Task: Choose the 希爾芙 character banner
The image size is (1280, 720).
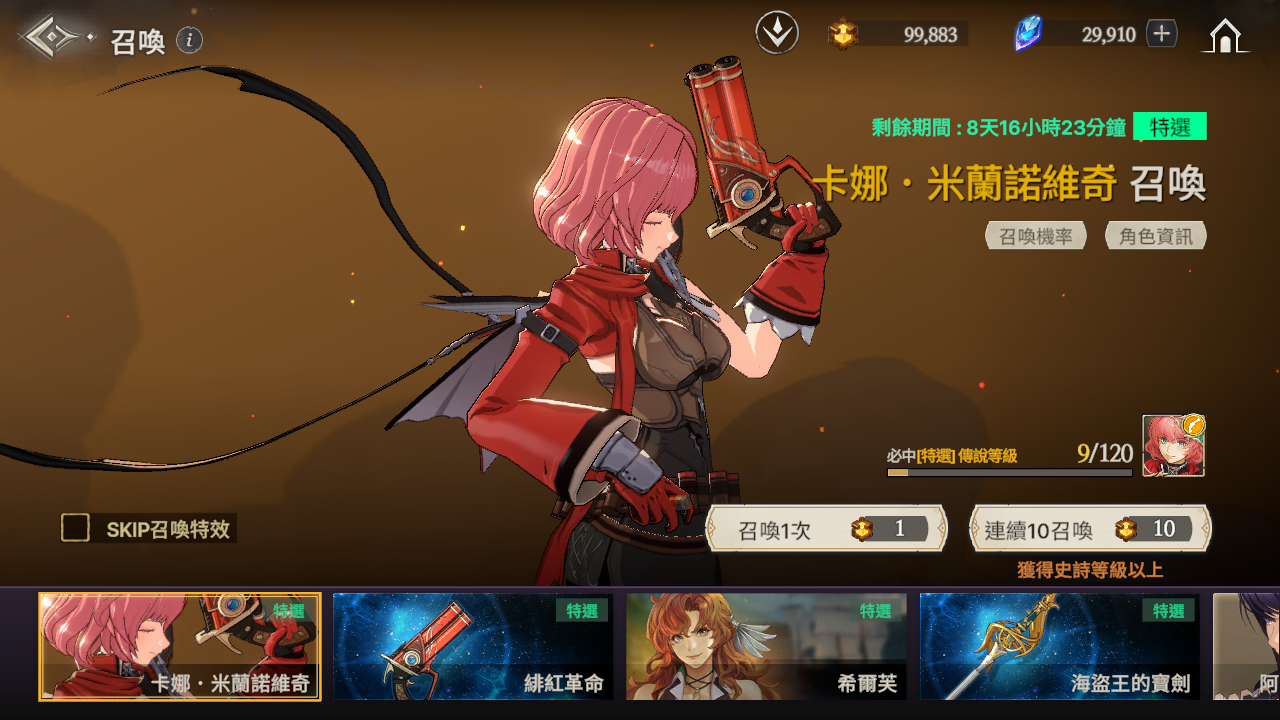Action: (x=766, y=646)
